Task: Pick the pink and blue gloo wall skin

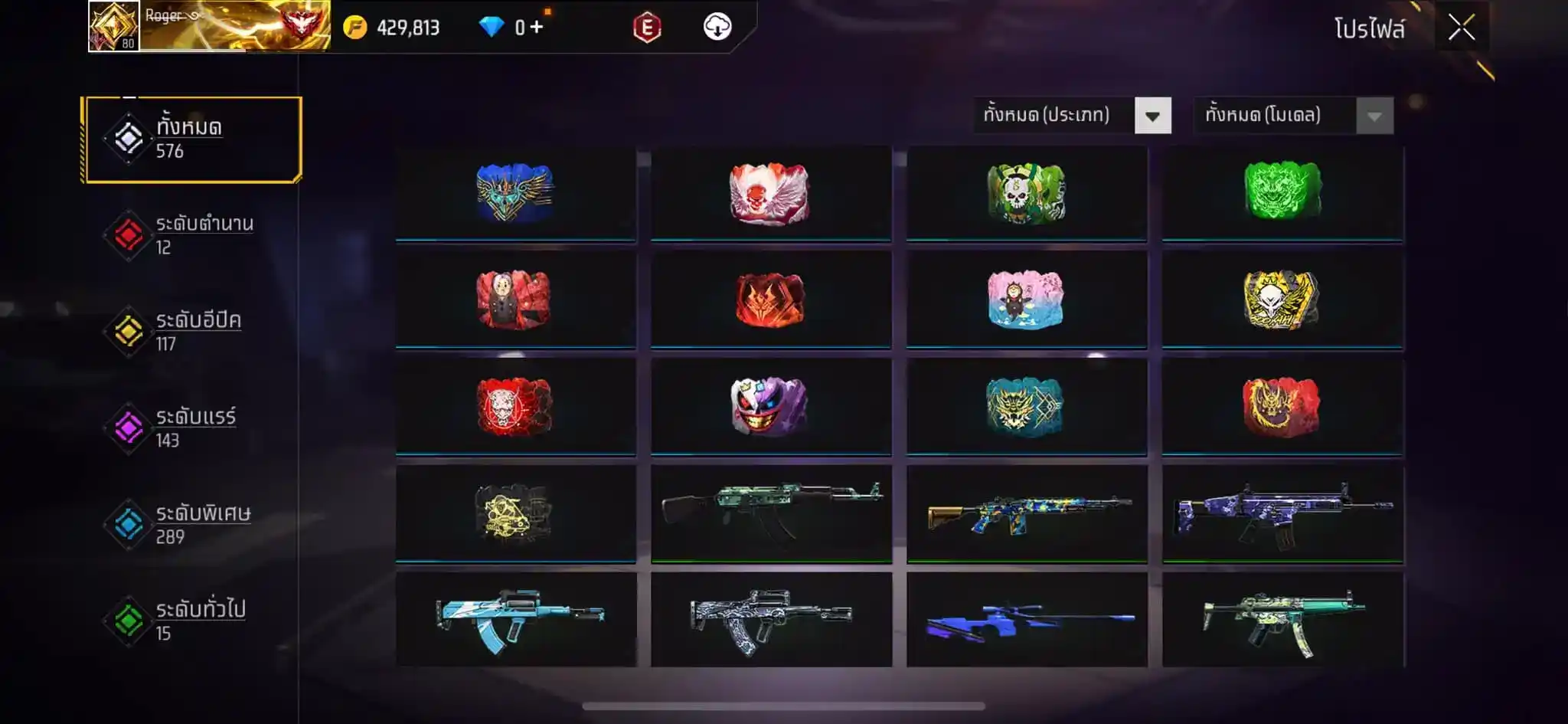Action: (x=1026, y=300)
